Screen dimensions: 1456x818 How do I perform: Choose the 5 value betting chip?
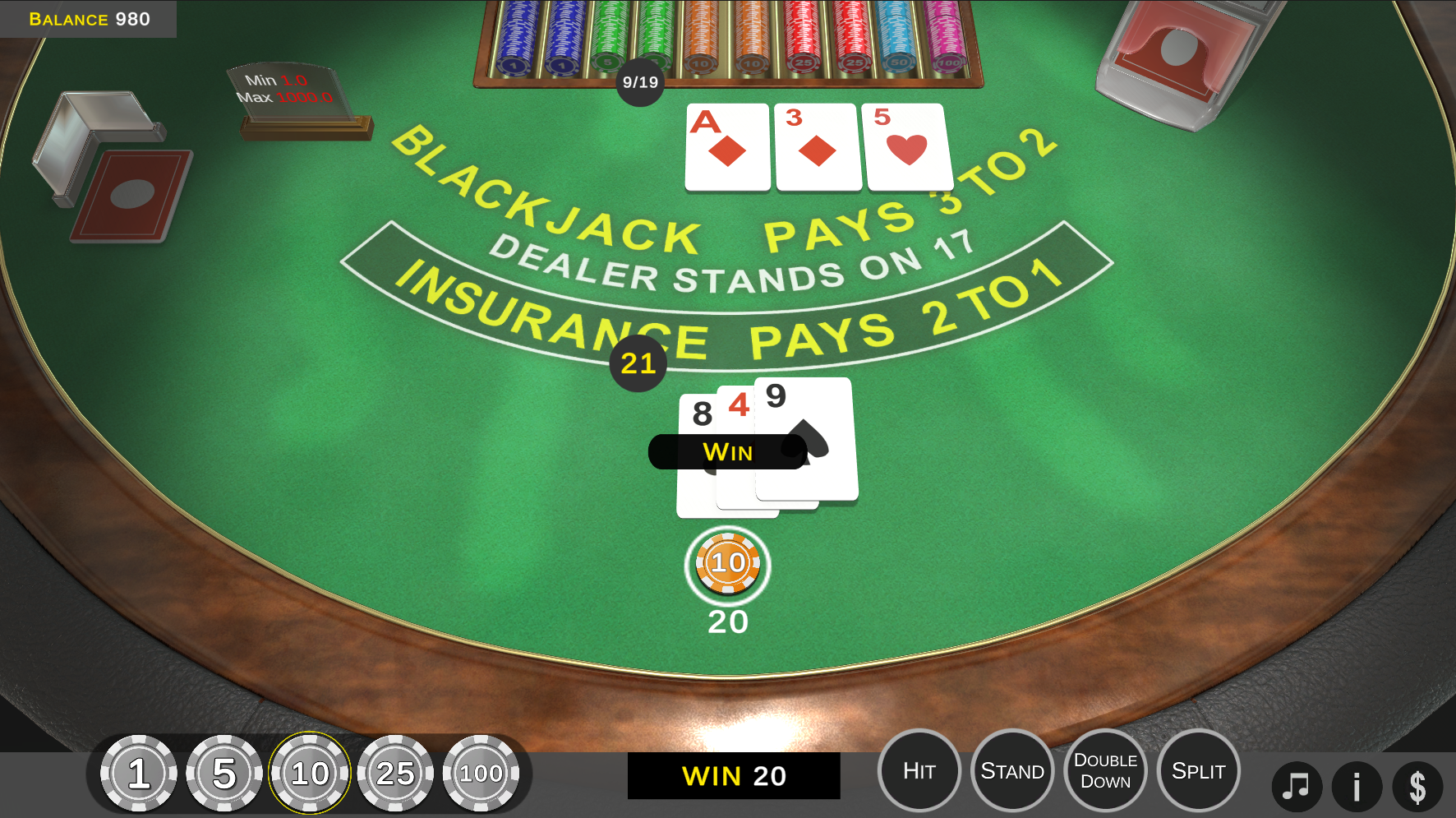click(x=223, y=773)
